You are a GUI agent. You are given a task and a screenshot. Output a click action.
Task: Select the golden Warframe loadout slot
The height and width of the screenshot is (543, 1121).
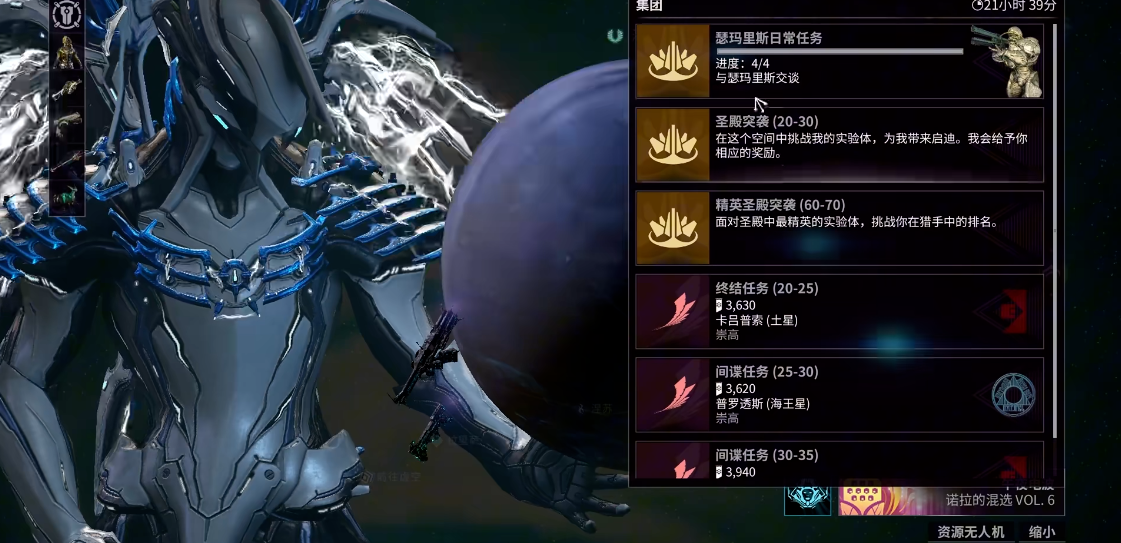point(67,52)
